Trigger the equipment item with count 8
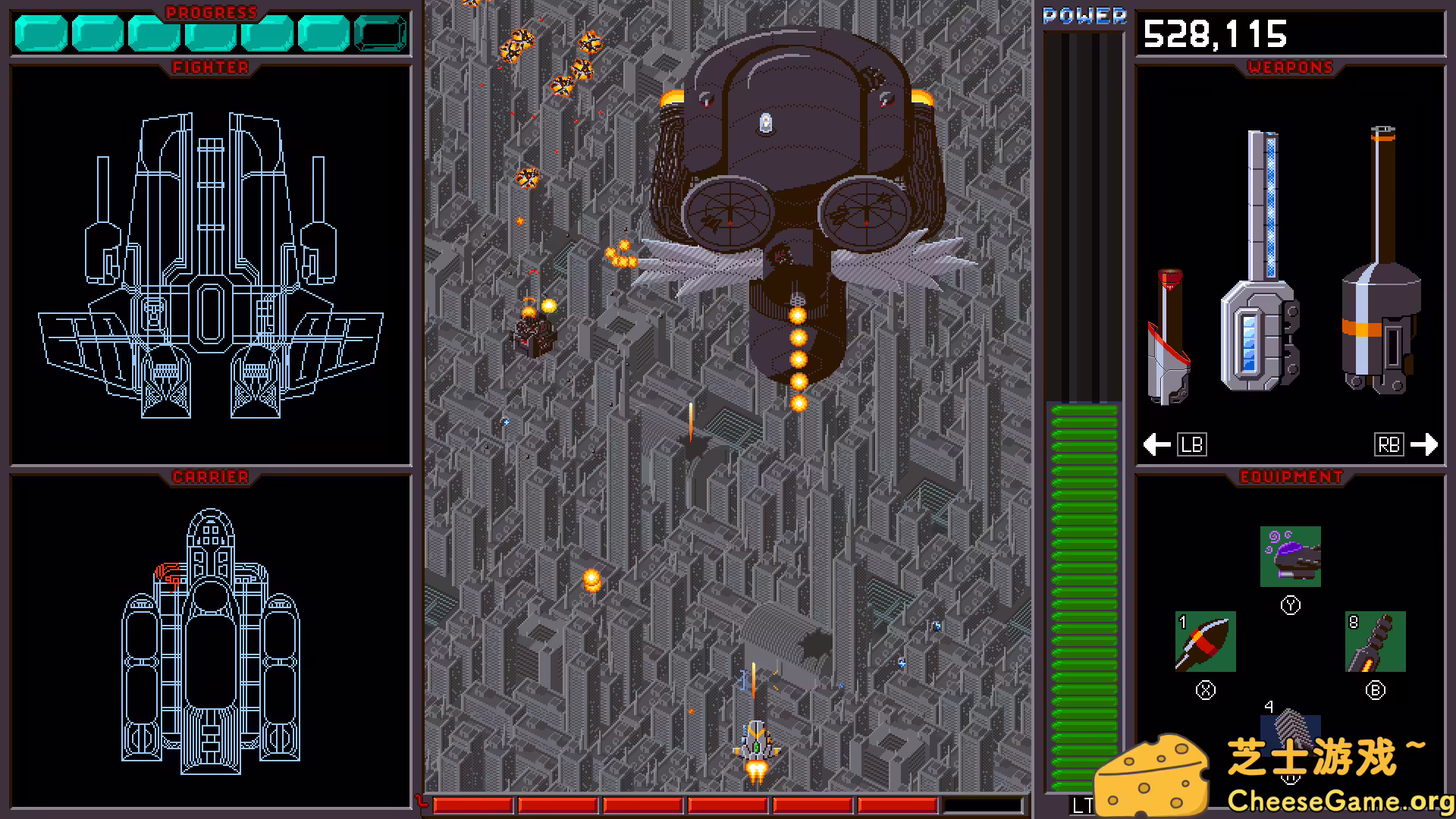 point(1375,642)
